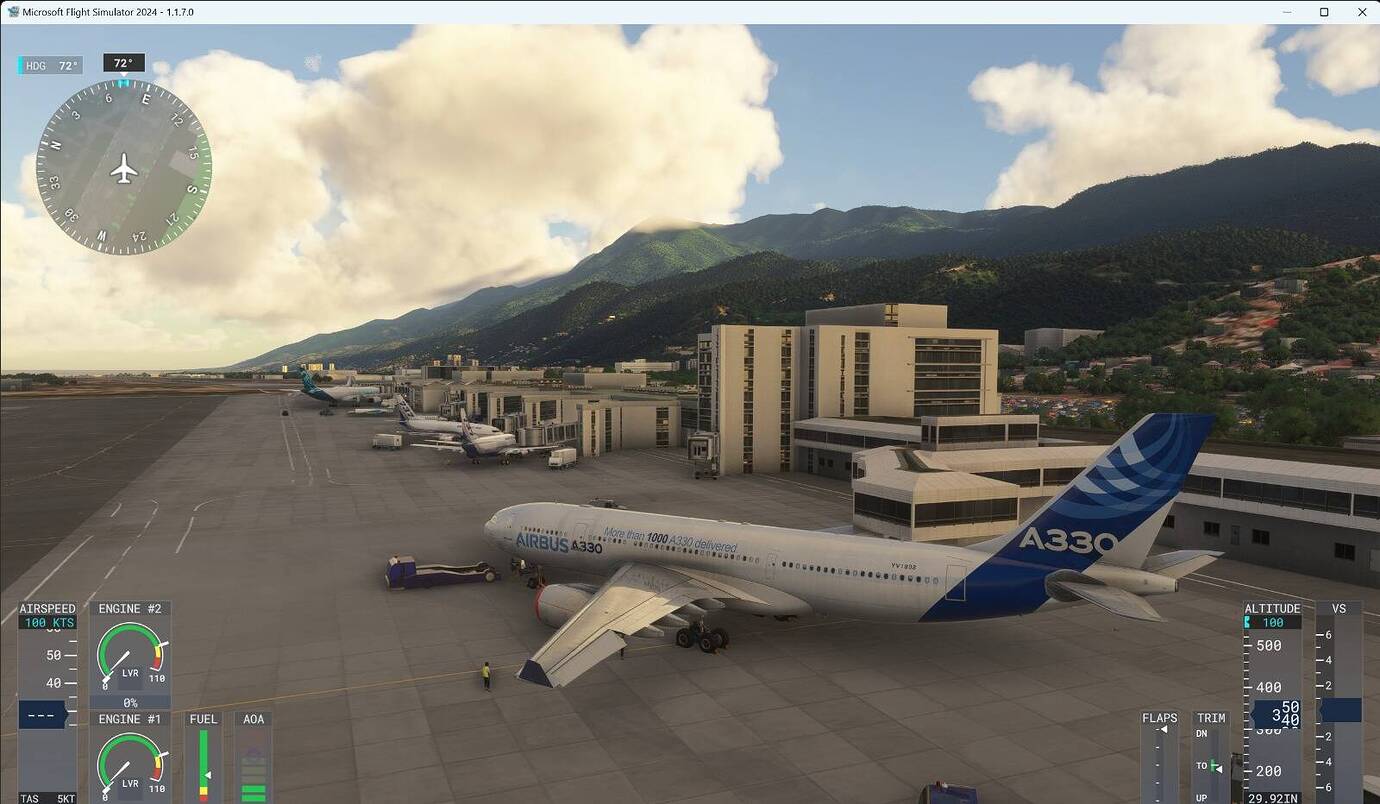The height and width of the screenshot is (804, 1380).
Task: Click the heading bug marker on the compass
Action: coord(122,85)
